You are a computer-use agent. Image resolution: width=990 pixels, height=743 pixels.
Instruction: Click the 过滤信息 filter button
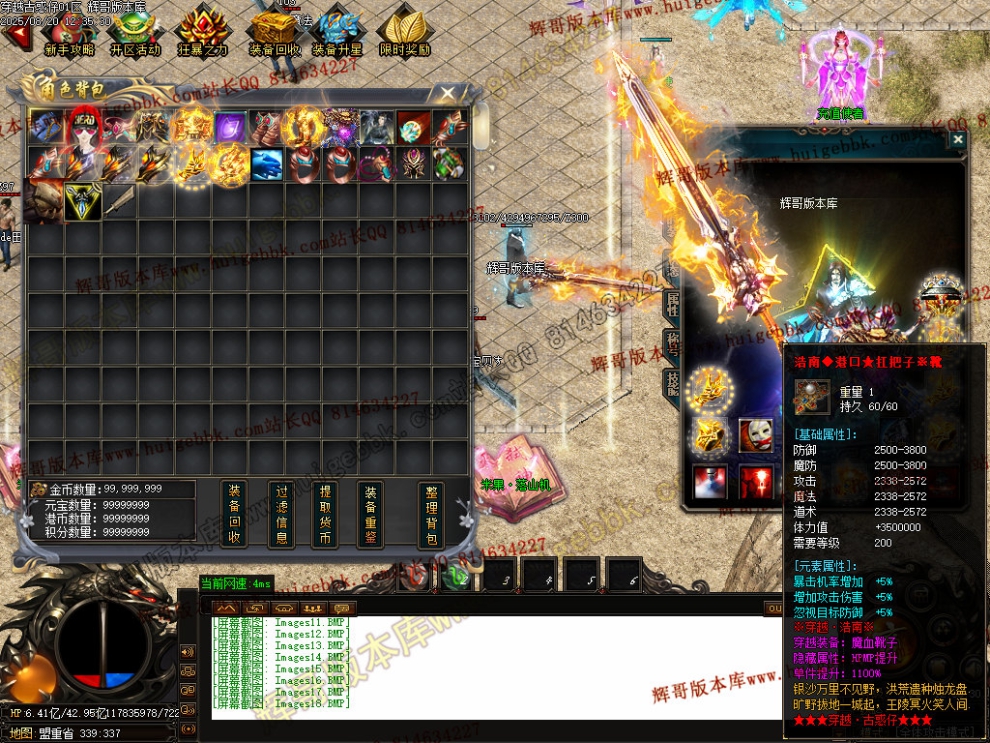pyautogui.click(x=282, y=514)
